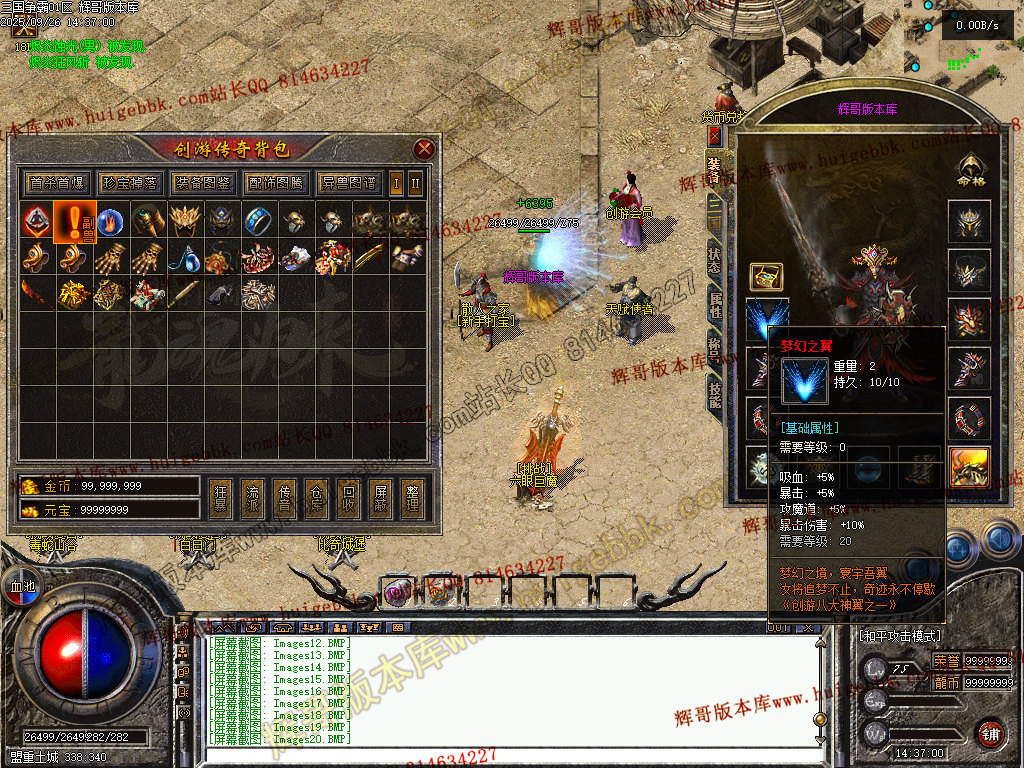This screenshot has width=1024, height=768.
Task: Click the 狂暴 button under the bag
Action: pos(222,499)
